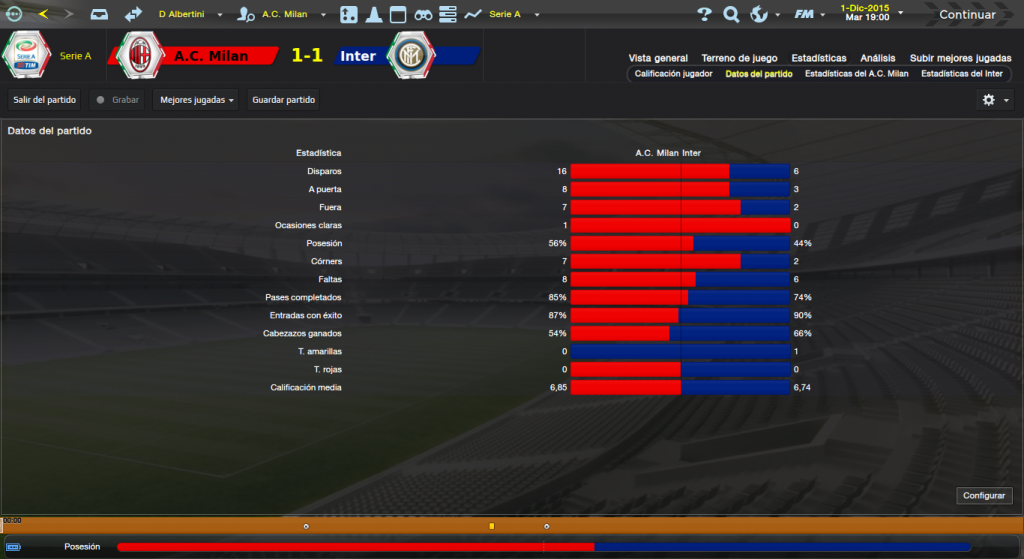1024x559 pixels.
Task: View Estadísticas del Inter
Action: click(961, 74)
